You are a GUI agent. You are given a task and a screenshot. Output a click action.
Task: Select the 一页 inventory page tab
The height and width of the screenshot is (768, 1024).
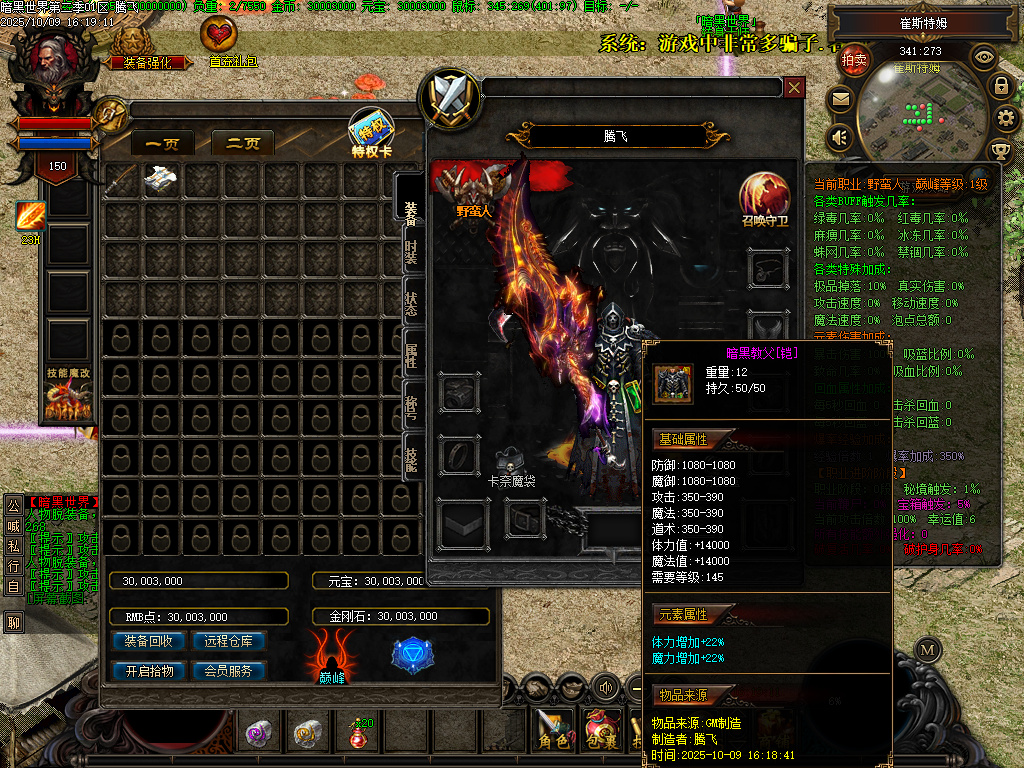tap(162, 144)
